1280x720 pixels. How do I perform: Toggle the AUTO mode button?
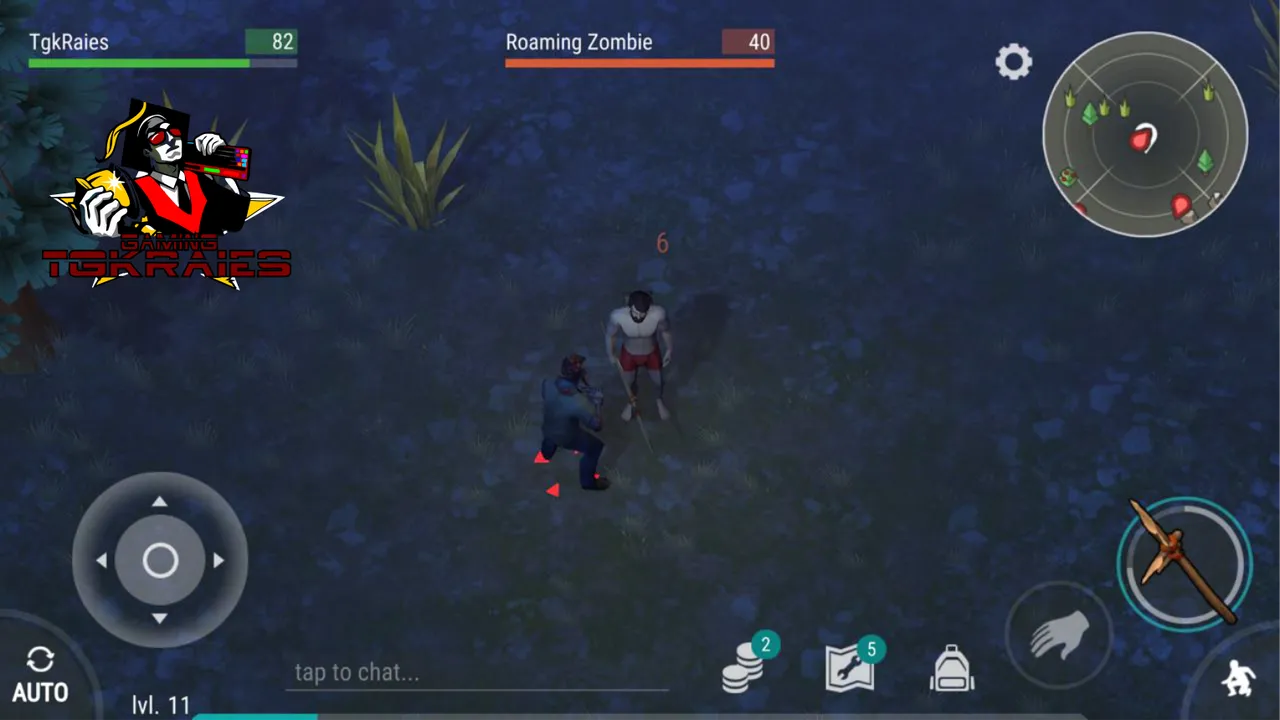click(40, 674)
